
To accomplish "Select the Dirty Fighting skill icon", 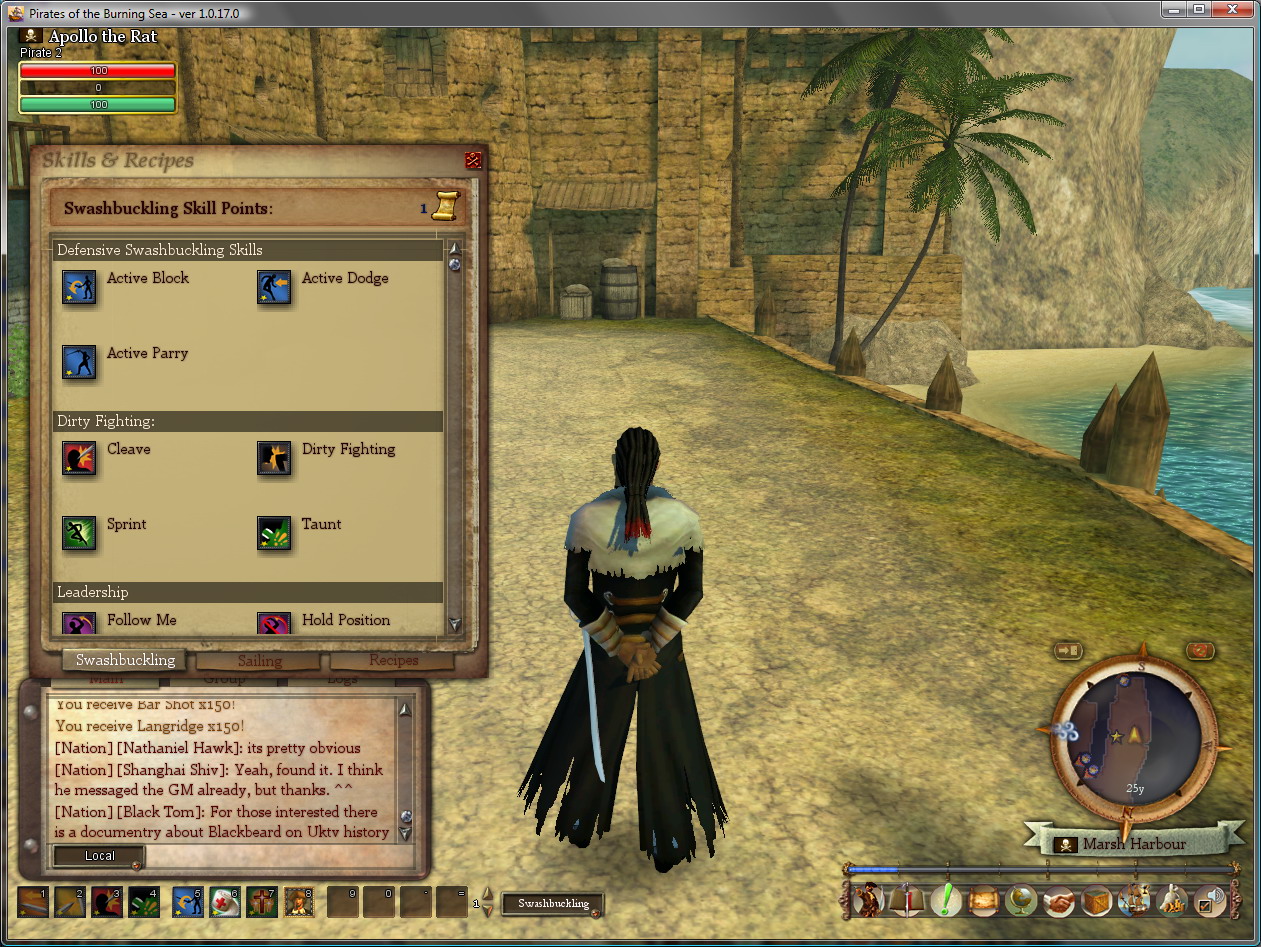I will (274, 458).
